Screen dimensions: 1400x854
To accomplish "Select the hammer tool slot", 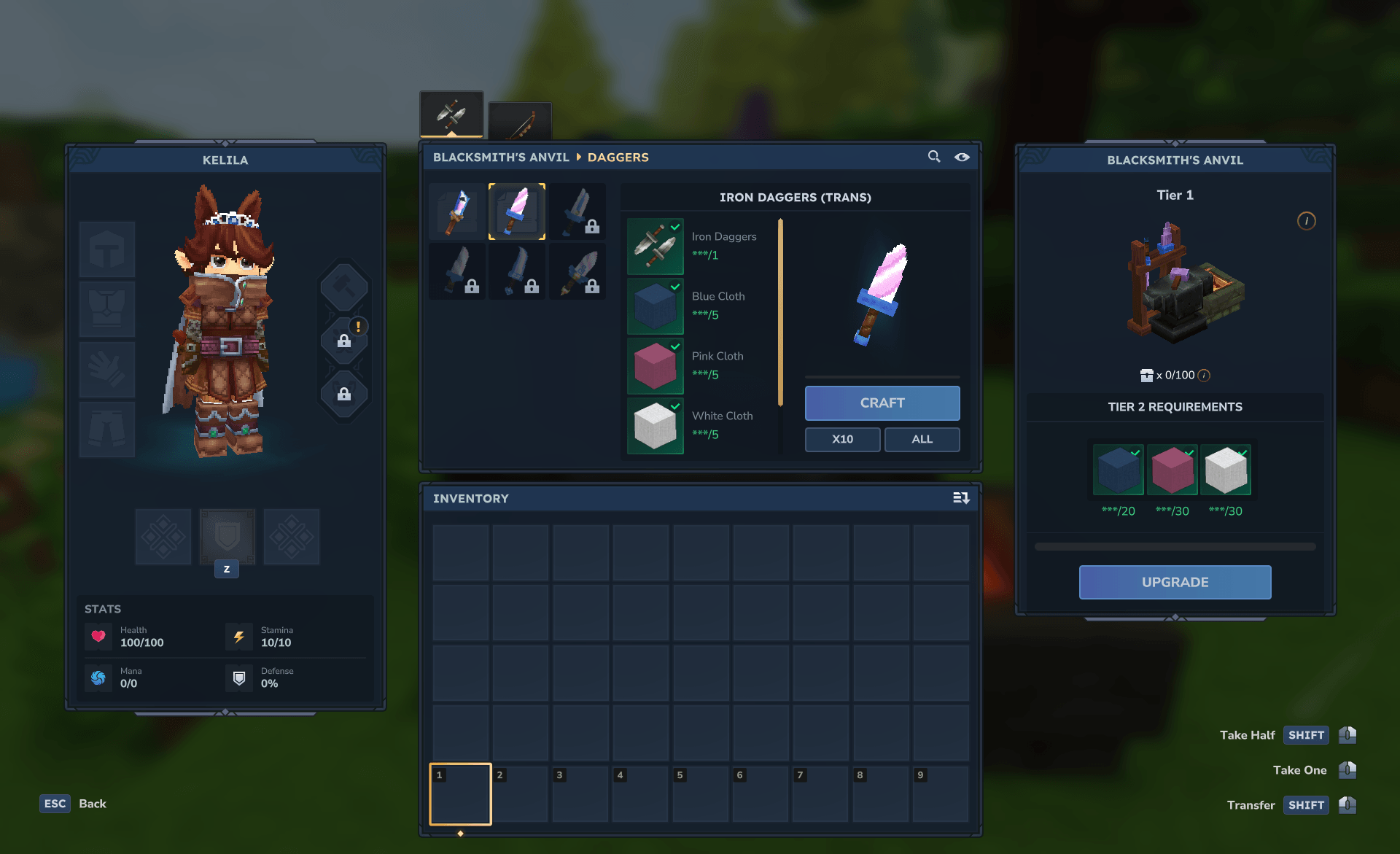I will tap(343, 287).
